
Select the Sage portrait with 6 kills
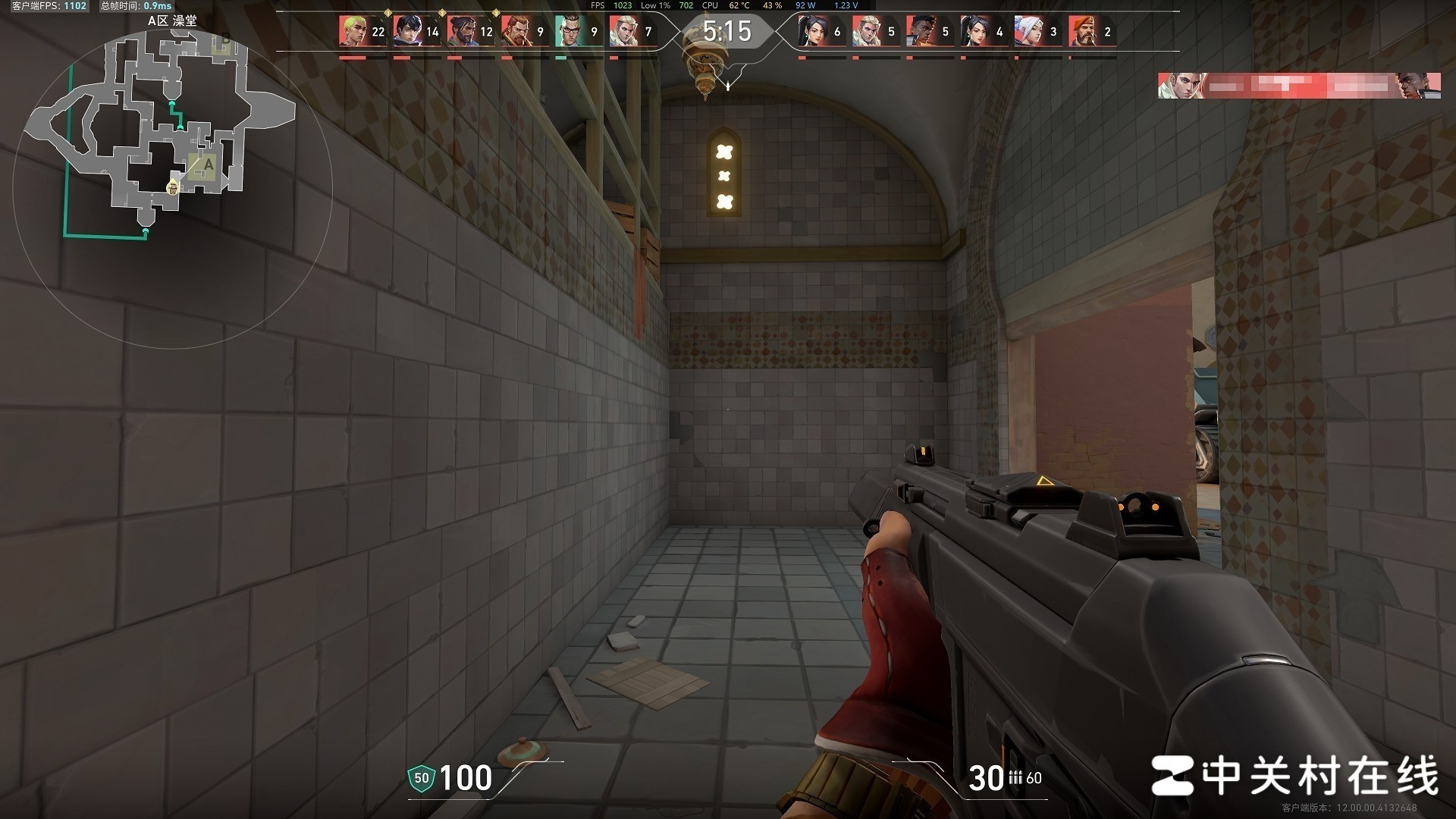coord(812,32)
